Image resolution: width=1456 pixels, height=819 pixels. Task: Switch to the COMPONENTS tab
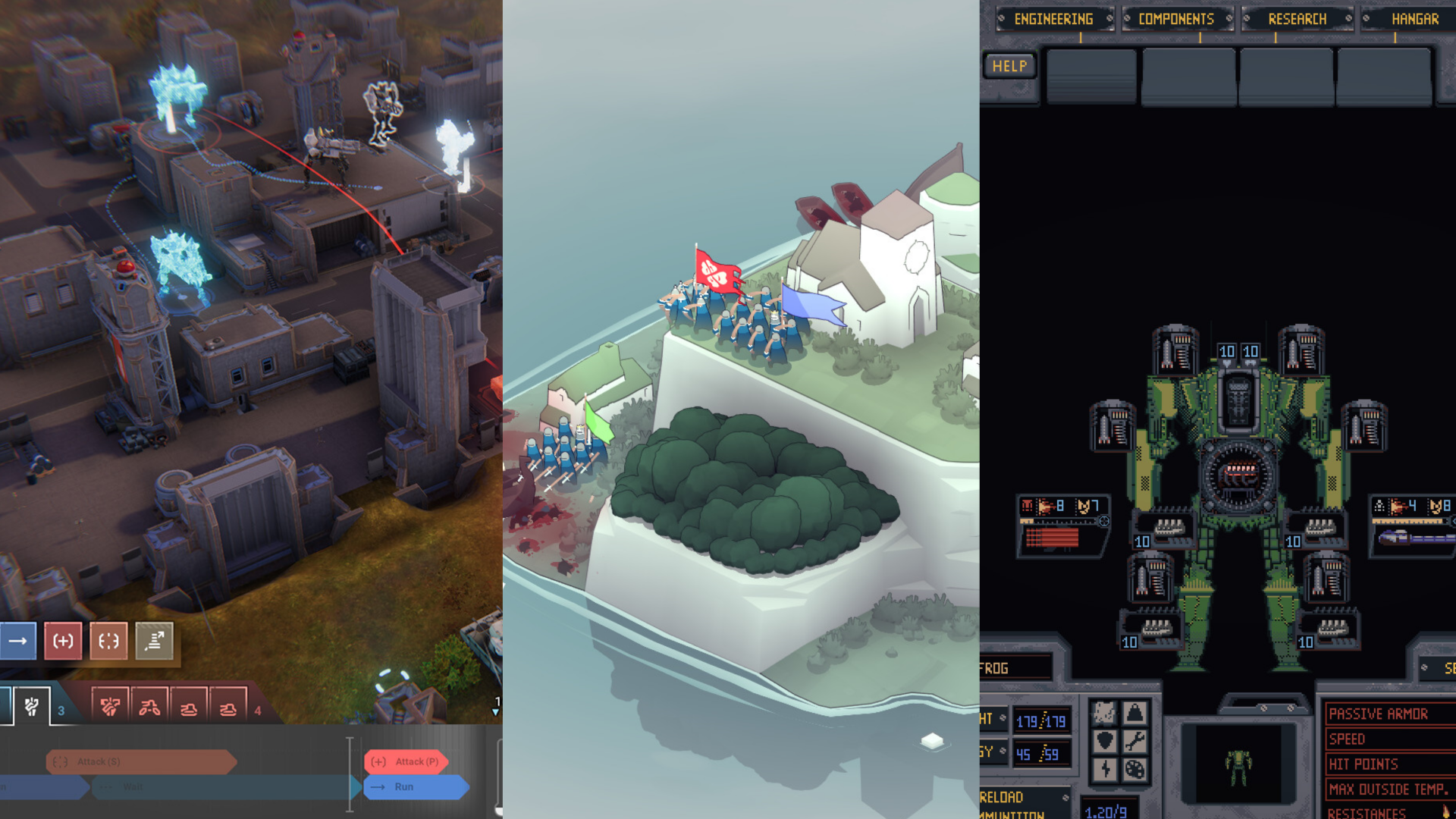point(1178,19)
